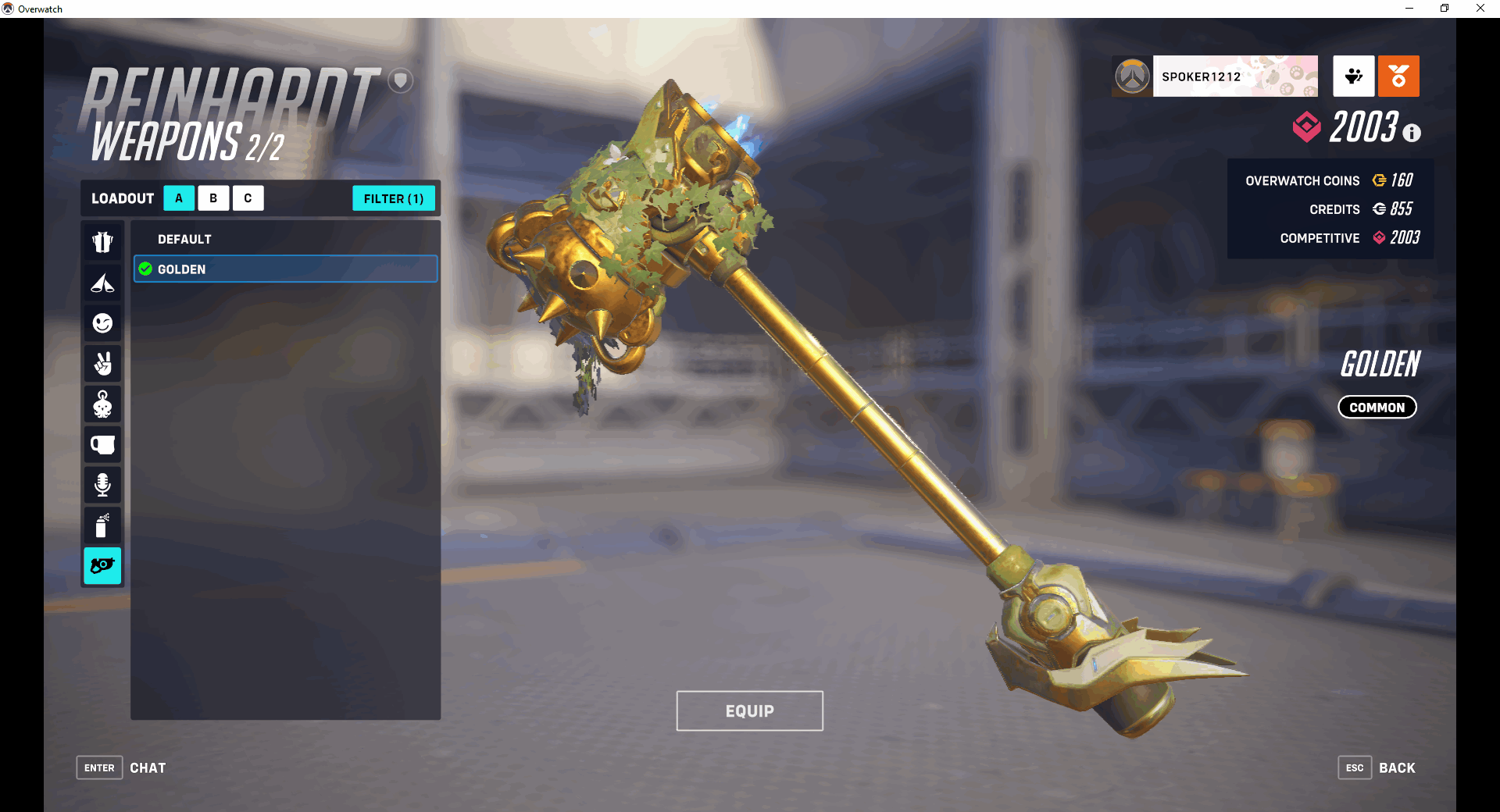Click the SPOKER1212 player nameplate banner
Image resolution: width=1500 pixels, height=812 pixels.
(1234, 76)
